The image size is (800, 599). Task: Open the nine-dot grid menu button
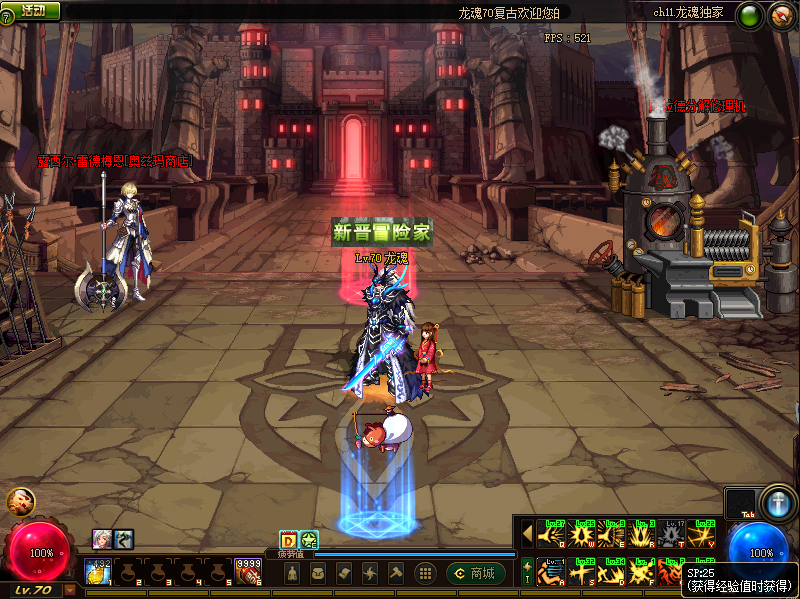(425, 573)
